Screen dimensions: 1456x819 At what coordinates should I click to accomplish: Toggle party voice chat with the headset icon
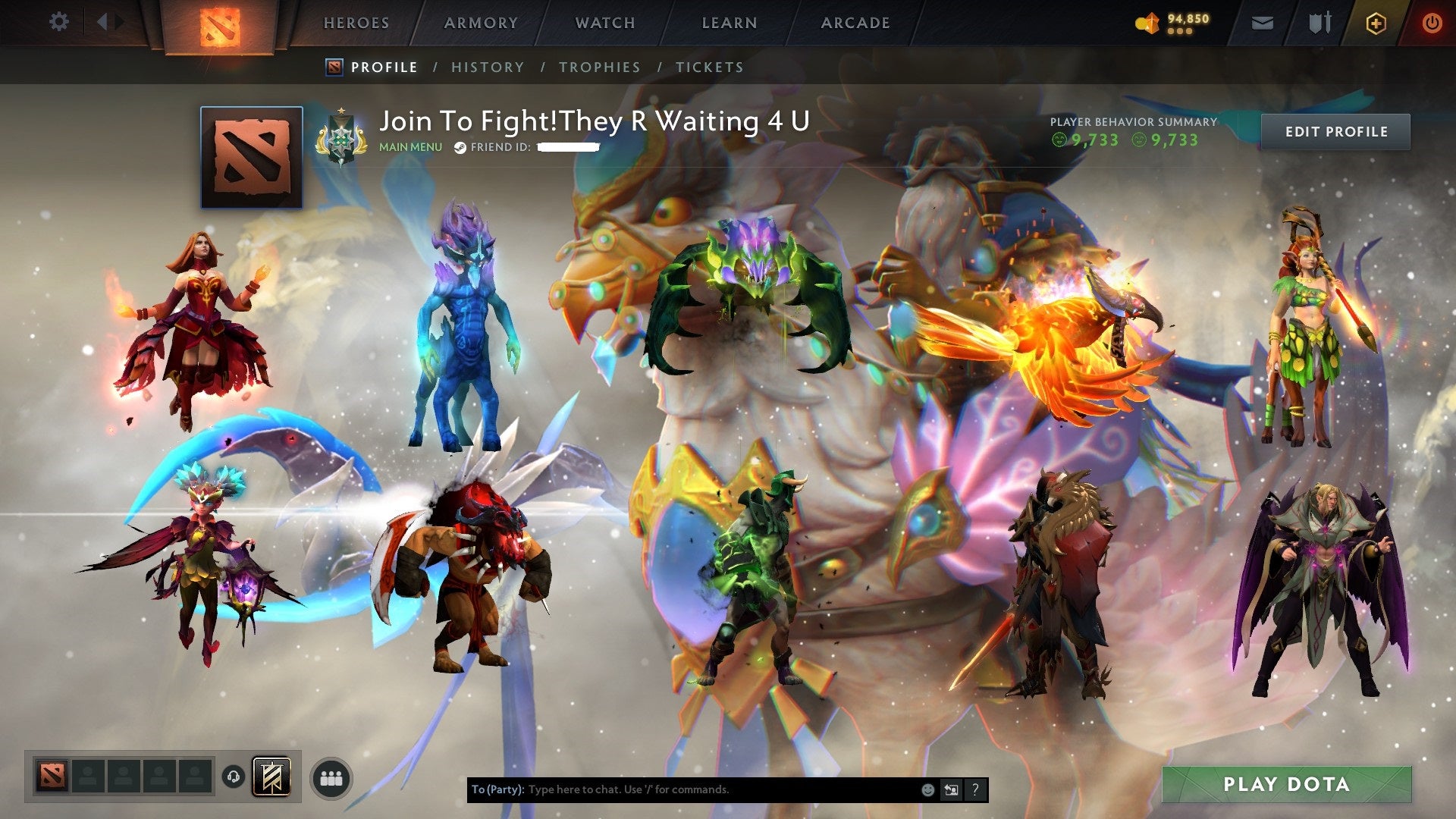(234, 777)
